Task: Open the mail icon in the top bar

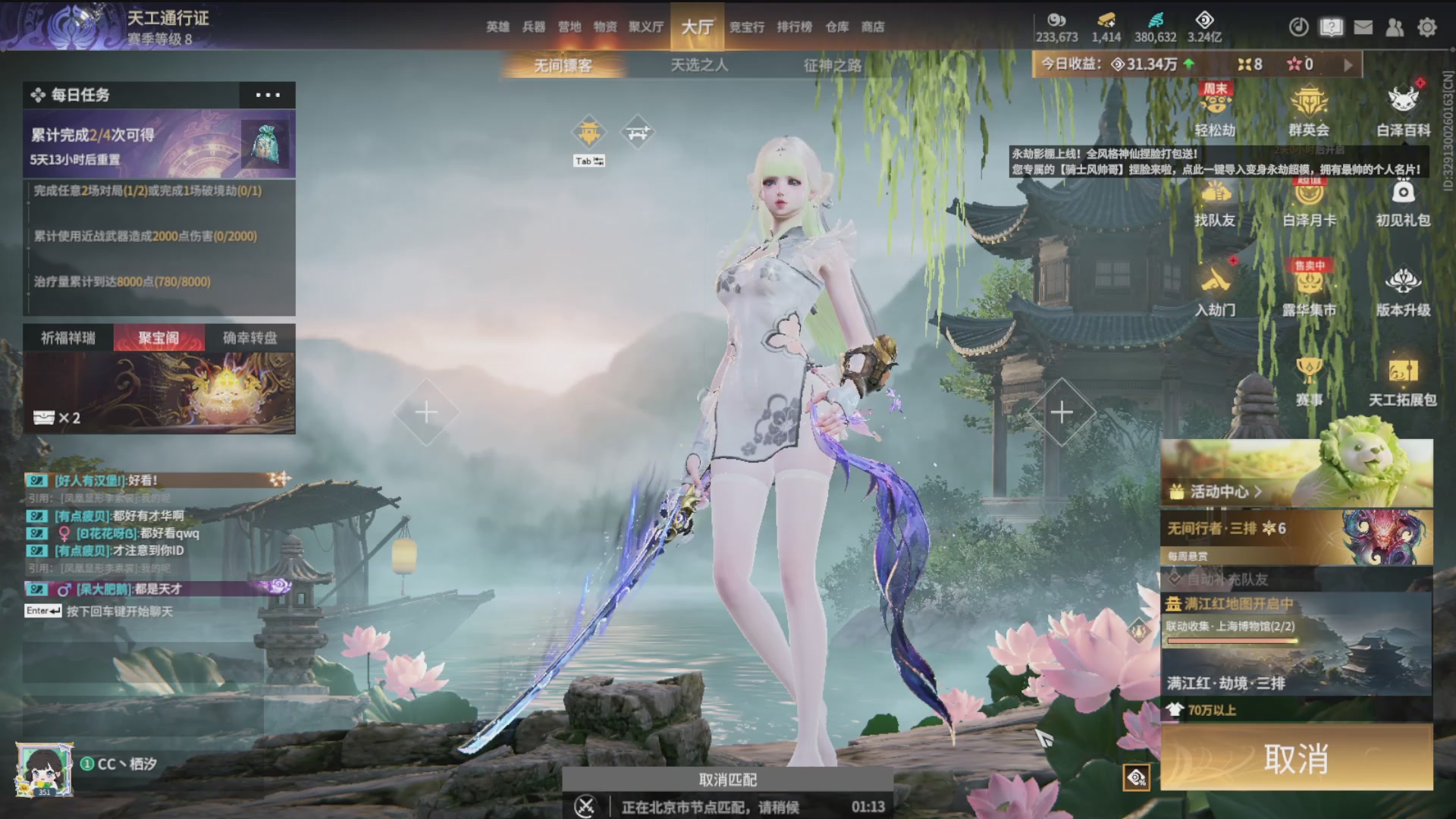Action: pos(1363,27)
